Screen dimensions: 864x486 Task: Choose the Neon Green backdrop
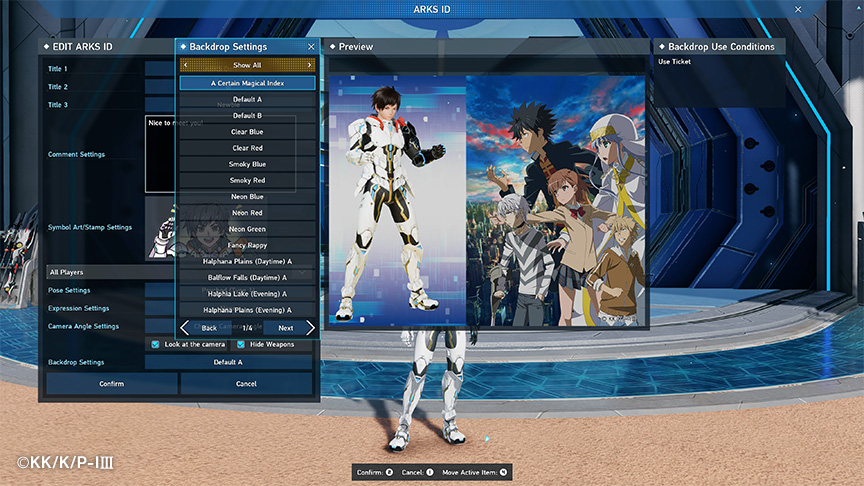point(247,229)
